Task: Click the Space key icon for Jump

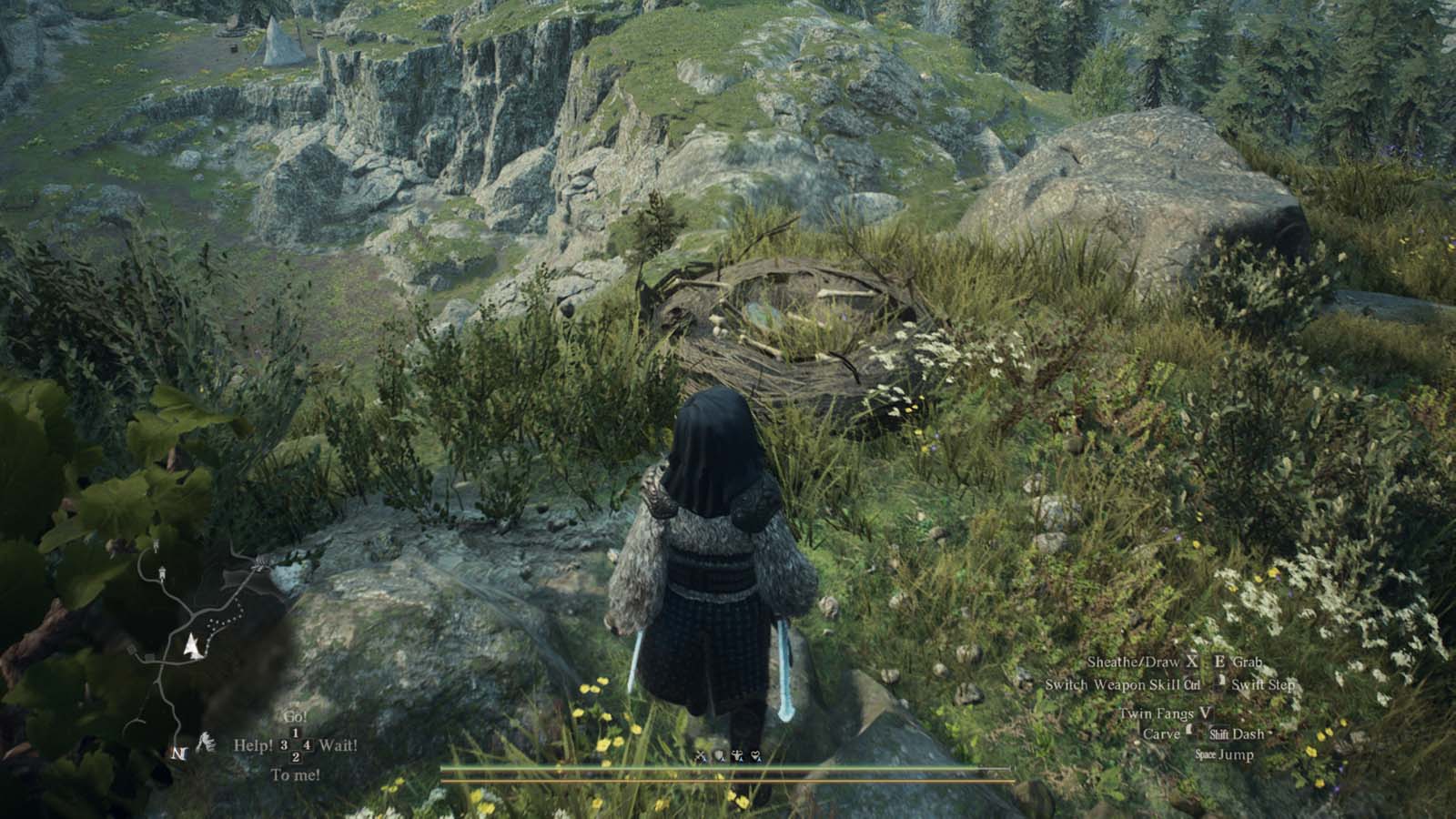Action: (x=1205, y=753)
